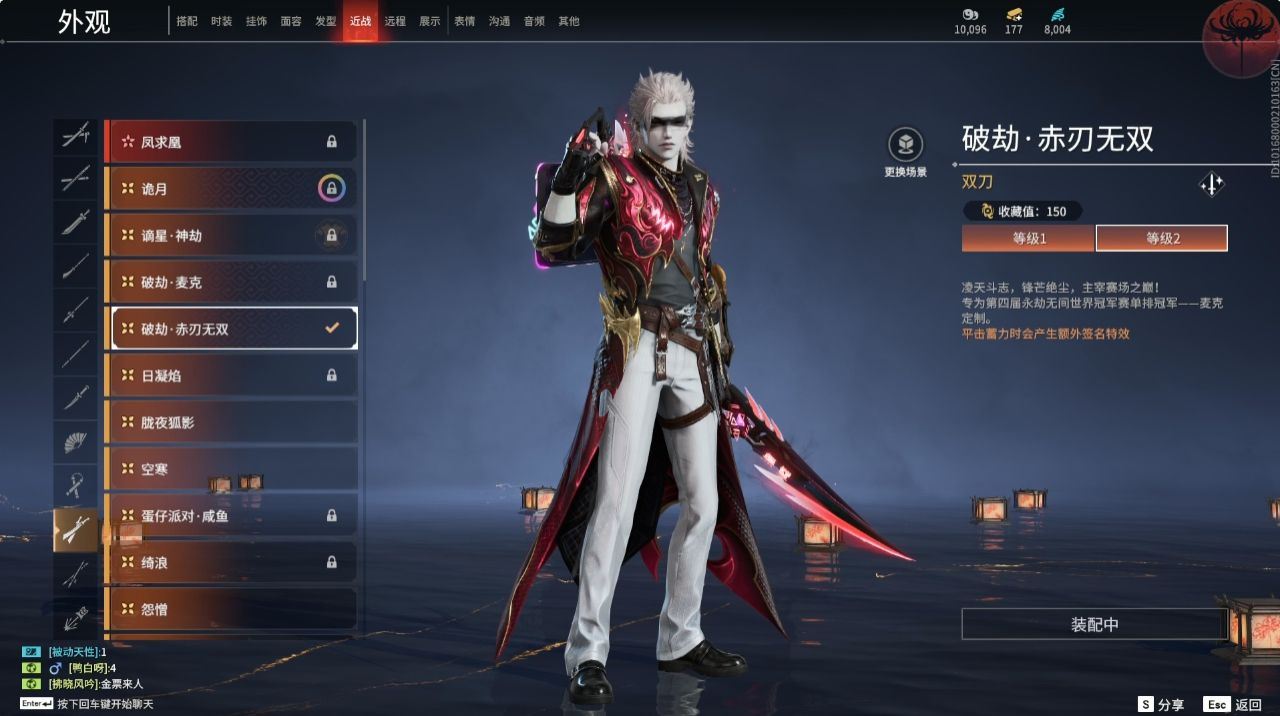This screenshot has height=716, width=1280.
Task: Show the 其他 tab
Action: [569, 21]
